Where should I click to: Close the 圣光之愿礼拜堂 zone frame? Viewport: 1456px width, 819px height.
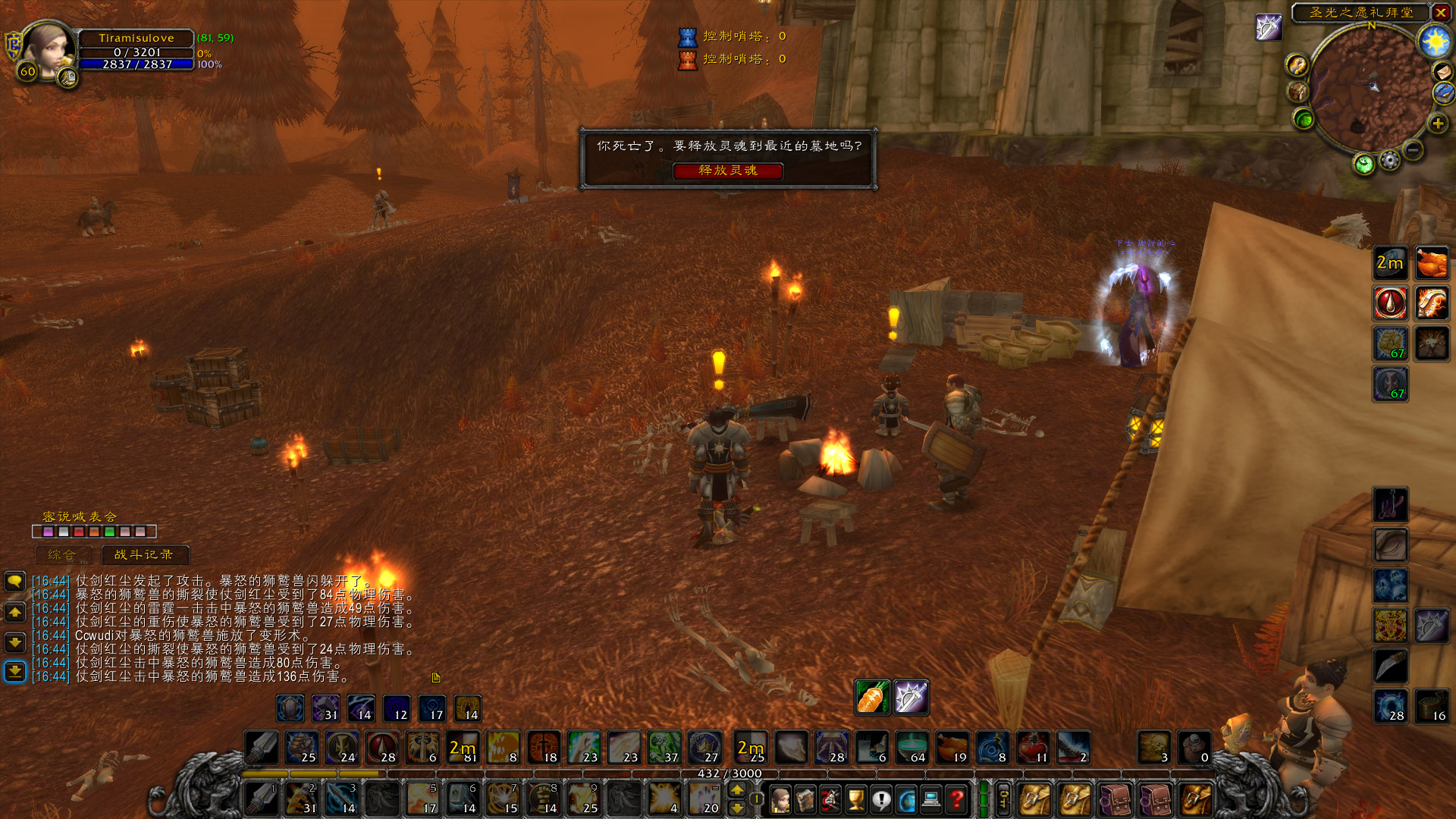[1440, 13]
